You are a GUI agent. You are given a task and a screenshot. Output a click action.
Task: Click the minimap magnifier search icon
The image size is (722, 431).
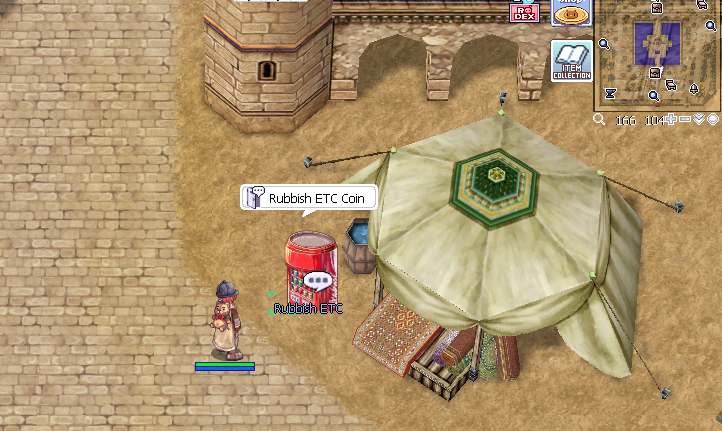click(x=599, y=120)
